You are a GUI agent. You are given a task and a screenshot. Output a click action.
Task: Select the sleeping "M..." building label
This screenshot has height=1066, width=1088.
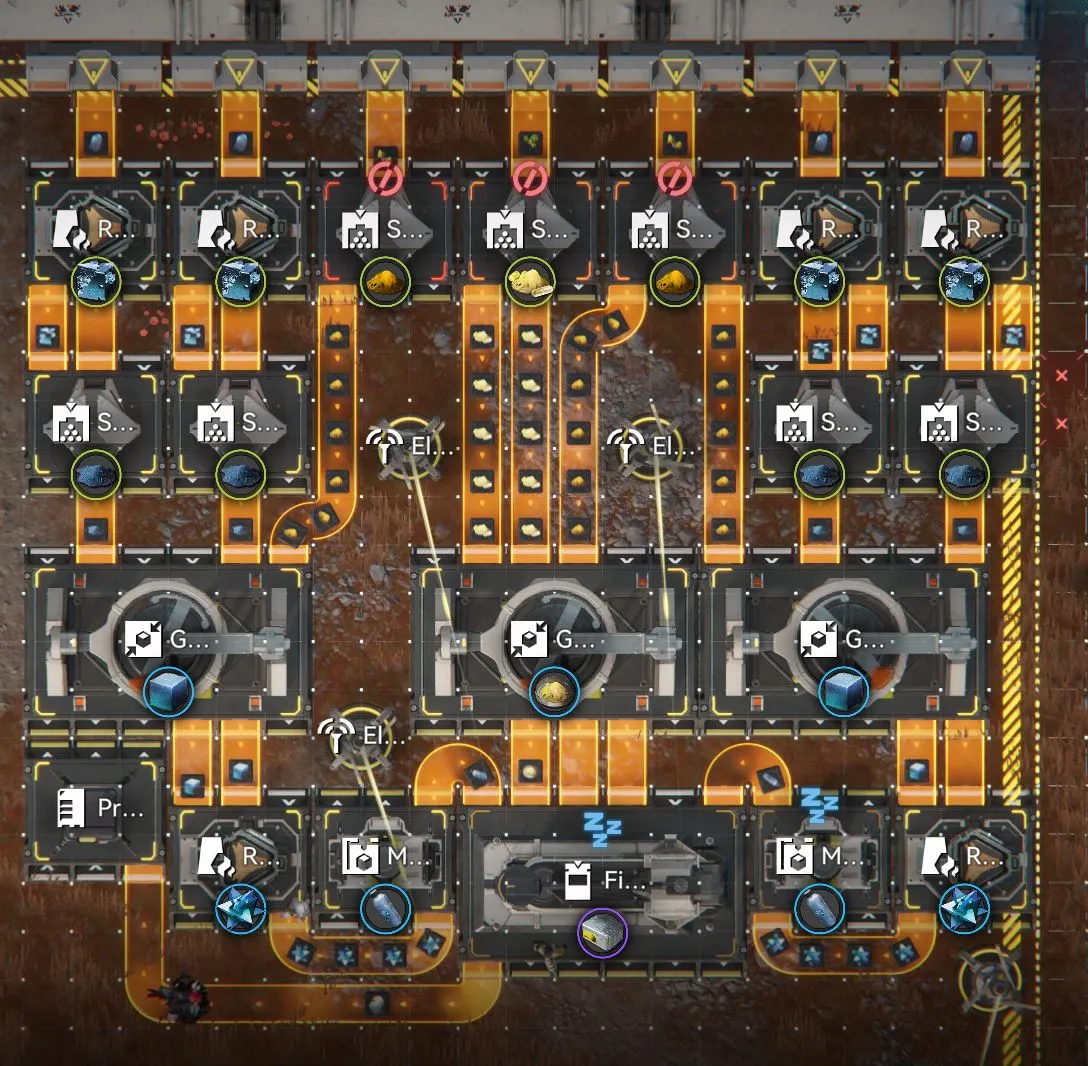pyautogui.click(x=819, y=857)
